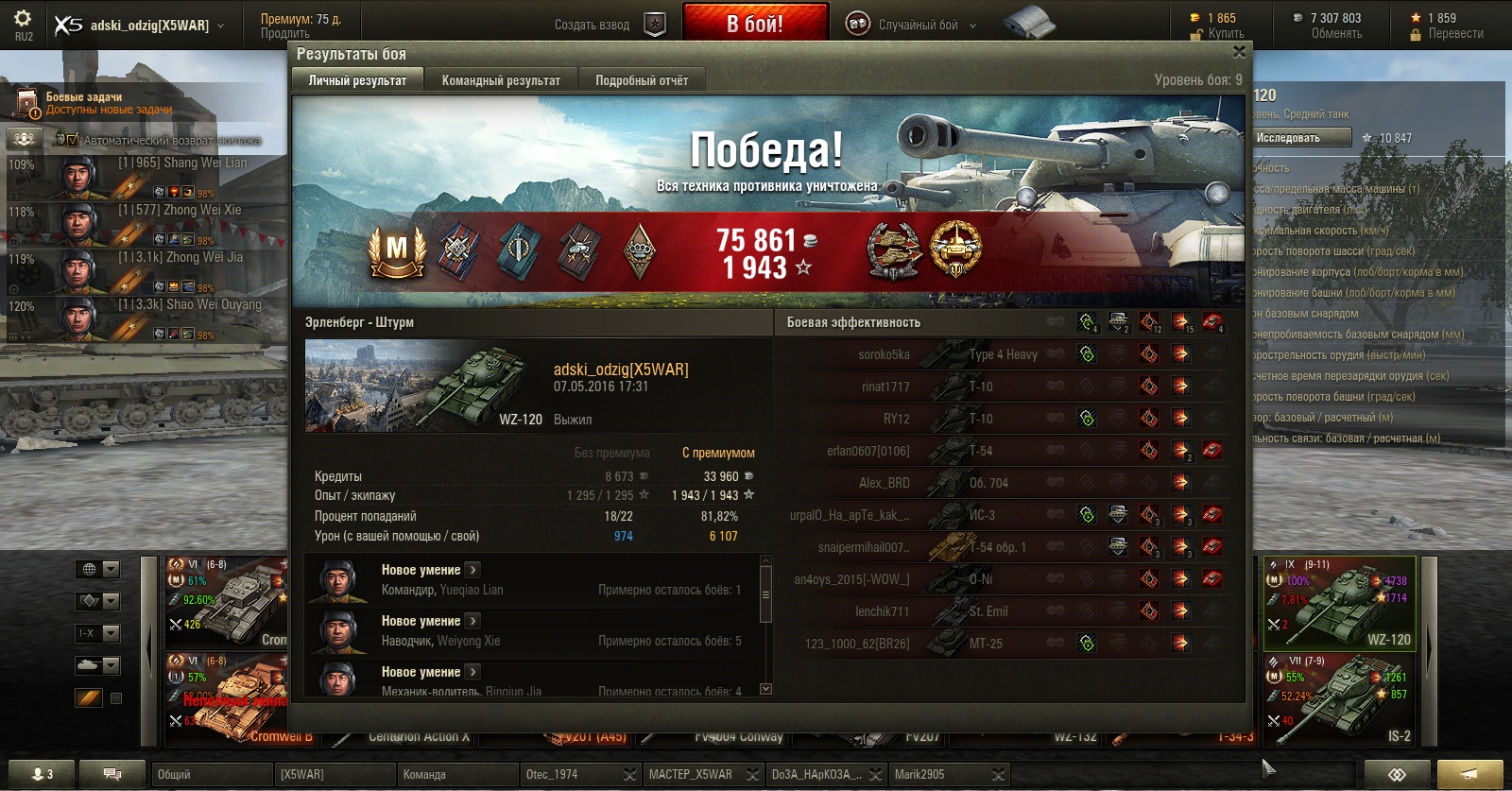Click Обменять to exchange credits
The height and width of the screenshot is (791, 1512).
pos(1336,34)
